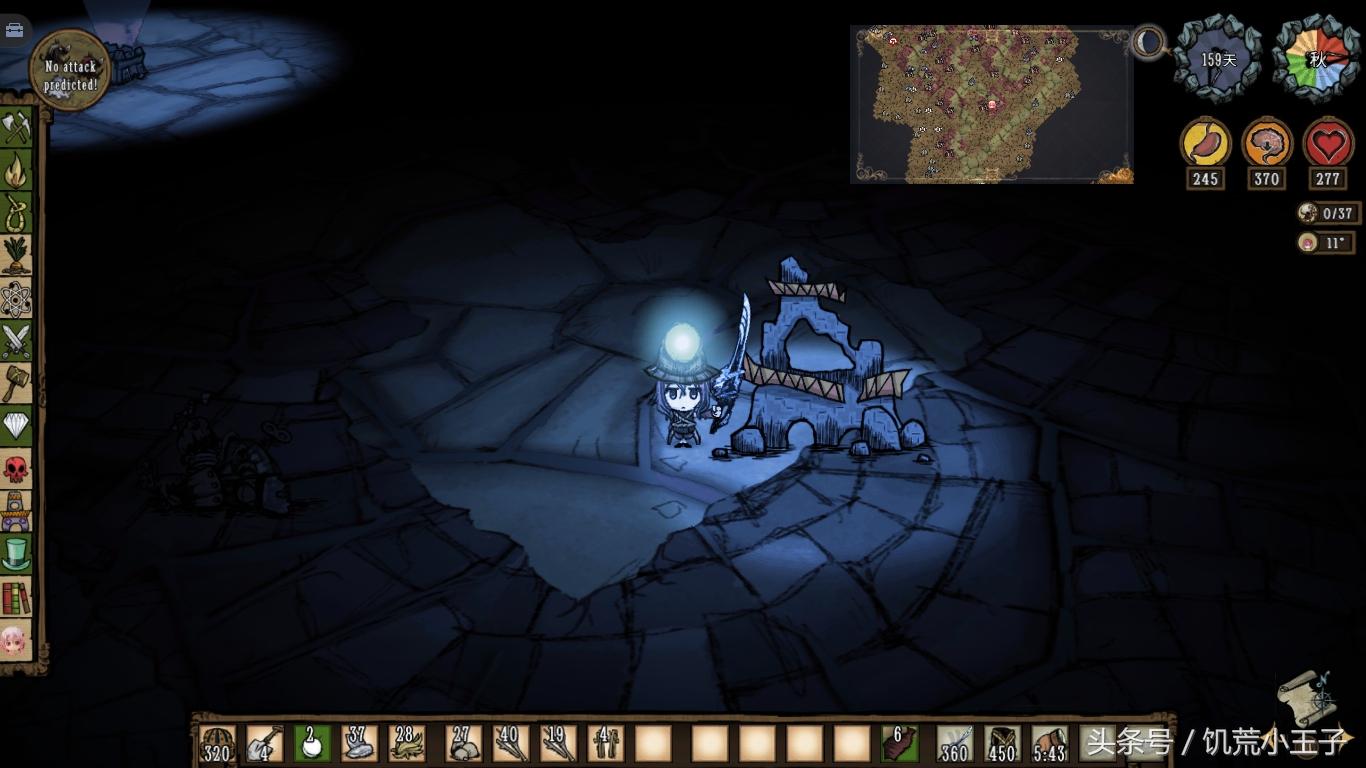The image size is (1366, 768).
Task: Click the equipped armor slot showing 450
Action: [x=1001, y=744]
